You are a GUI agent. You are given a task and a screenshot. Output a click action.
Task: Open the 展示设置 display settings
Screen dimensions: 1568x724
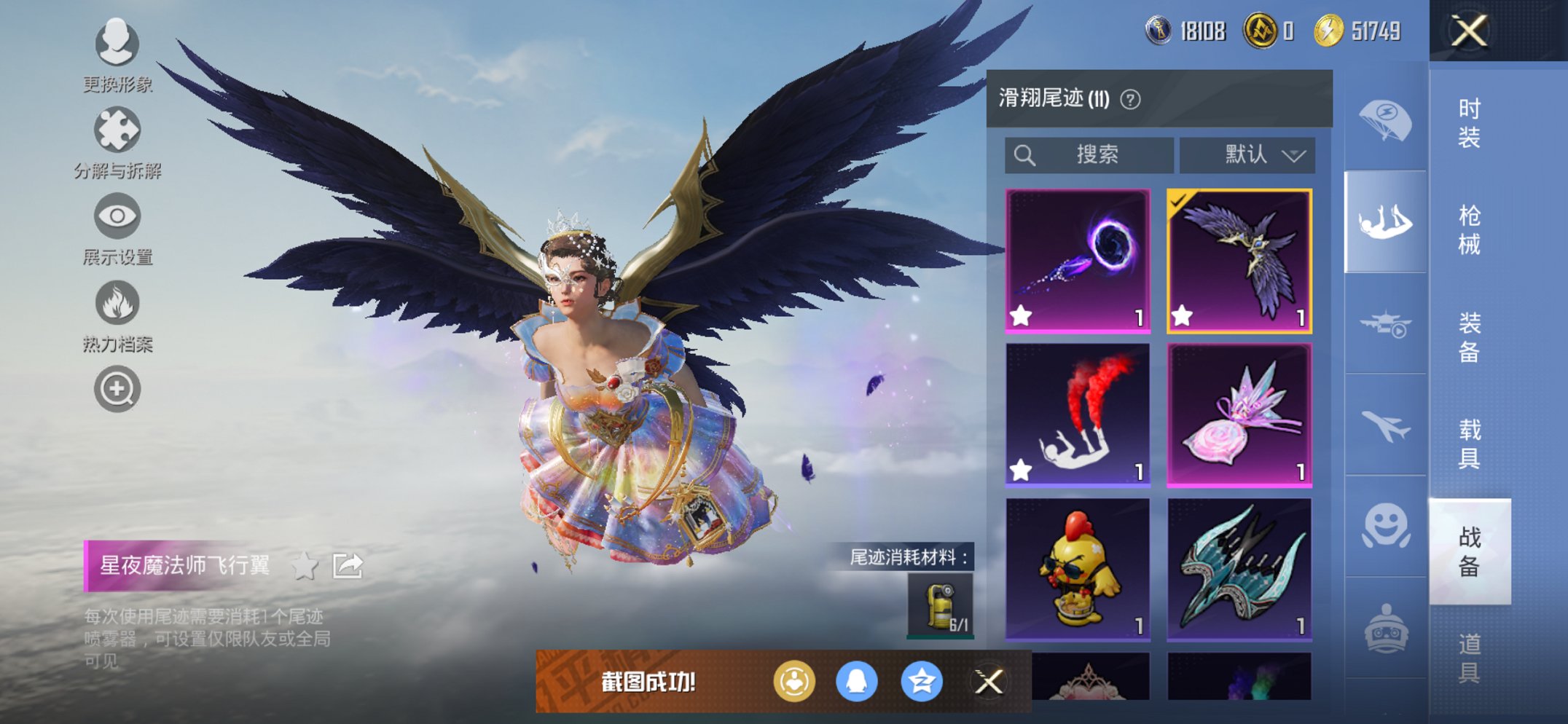pos(117,217)
